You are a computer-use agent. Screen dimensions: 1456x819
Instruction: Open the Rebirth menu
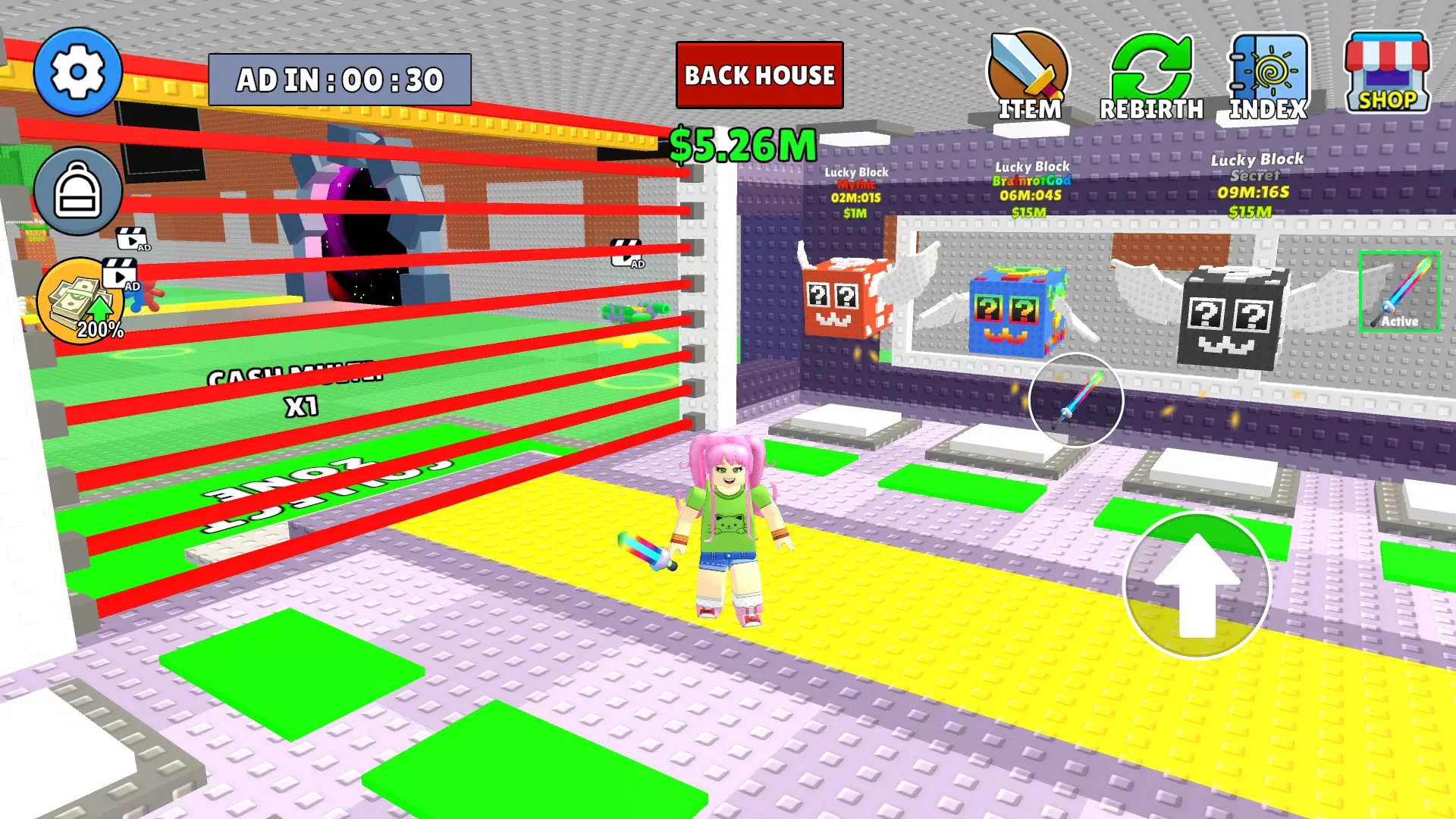(1153, 76)
